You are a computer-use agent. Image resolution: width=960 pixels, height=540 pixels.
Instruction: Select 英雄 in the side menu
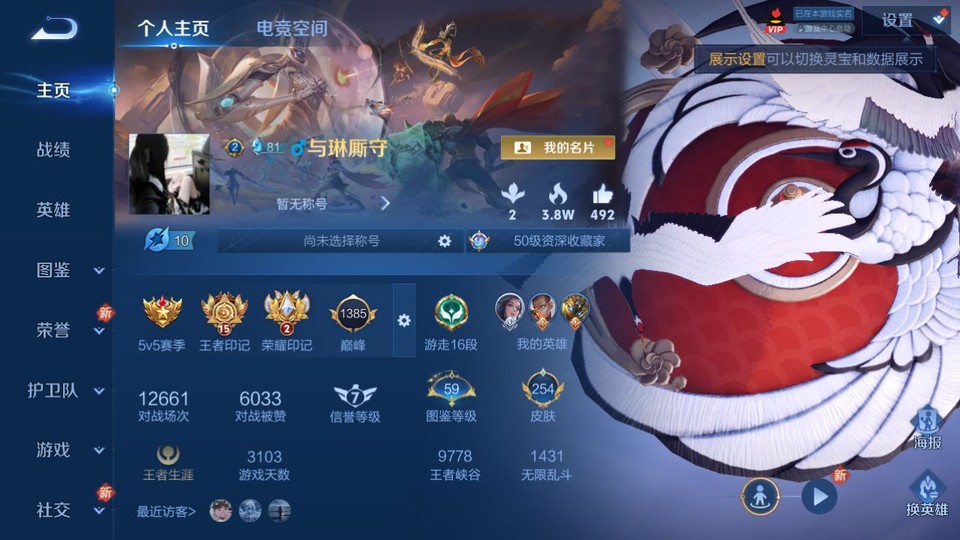54,210
